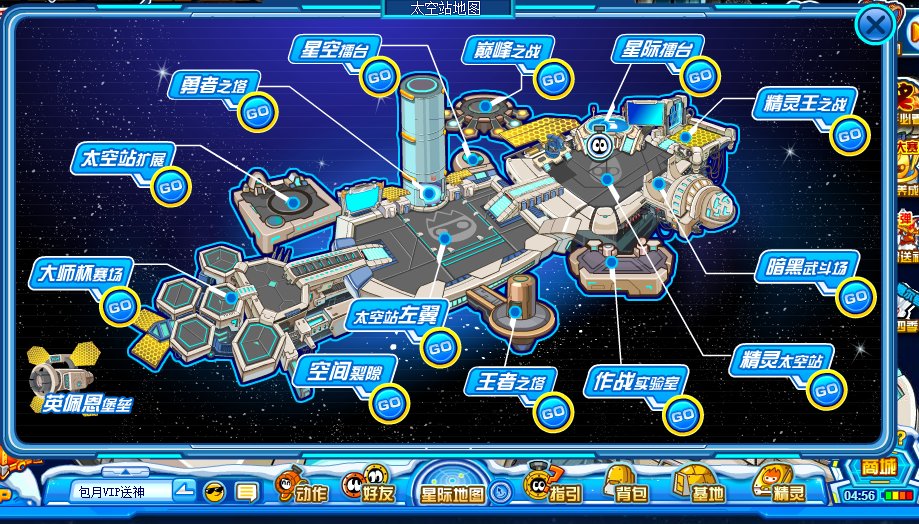The width and height of the screenshot is (919, 524).
Task: Click GO beside 太空站扩展
Action: [x=171, y=186]
